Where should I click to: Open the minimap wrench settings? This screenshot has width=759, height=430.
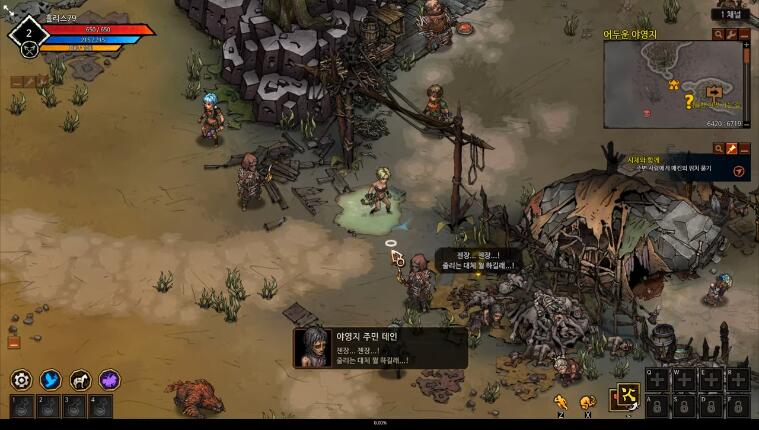(x=731, y=34)
